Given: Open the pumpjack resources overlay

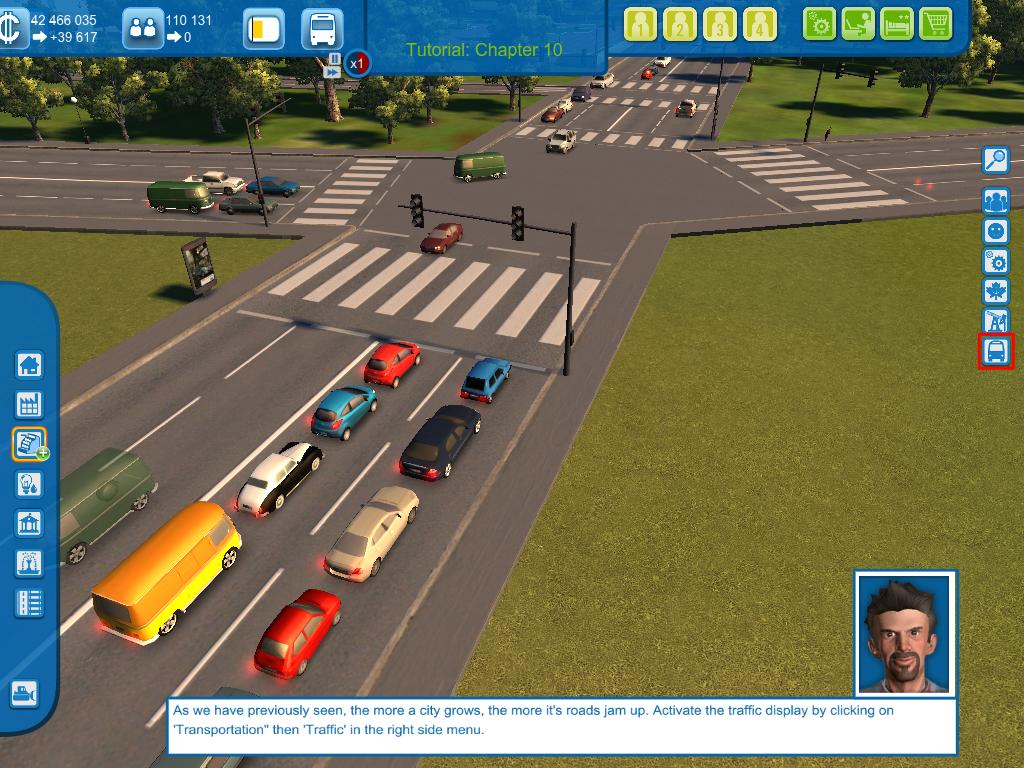Looking at the screenshot, I should (996, 321).
